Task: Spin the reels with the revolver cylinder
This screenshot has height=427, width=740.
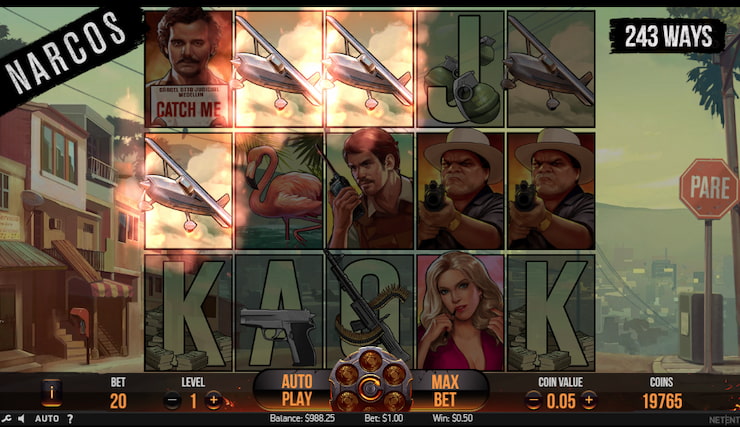Action: coord(370,387)
